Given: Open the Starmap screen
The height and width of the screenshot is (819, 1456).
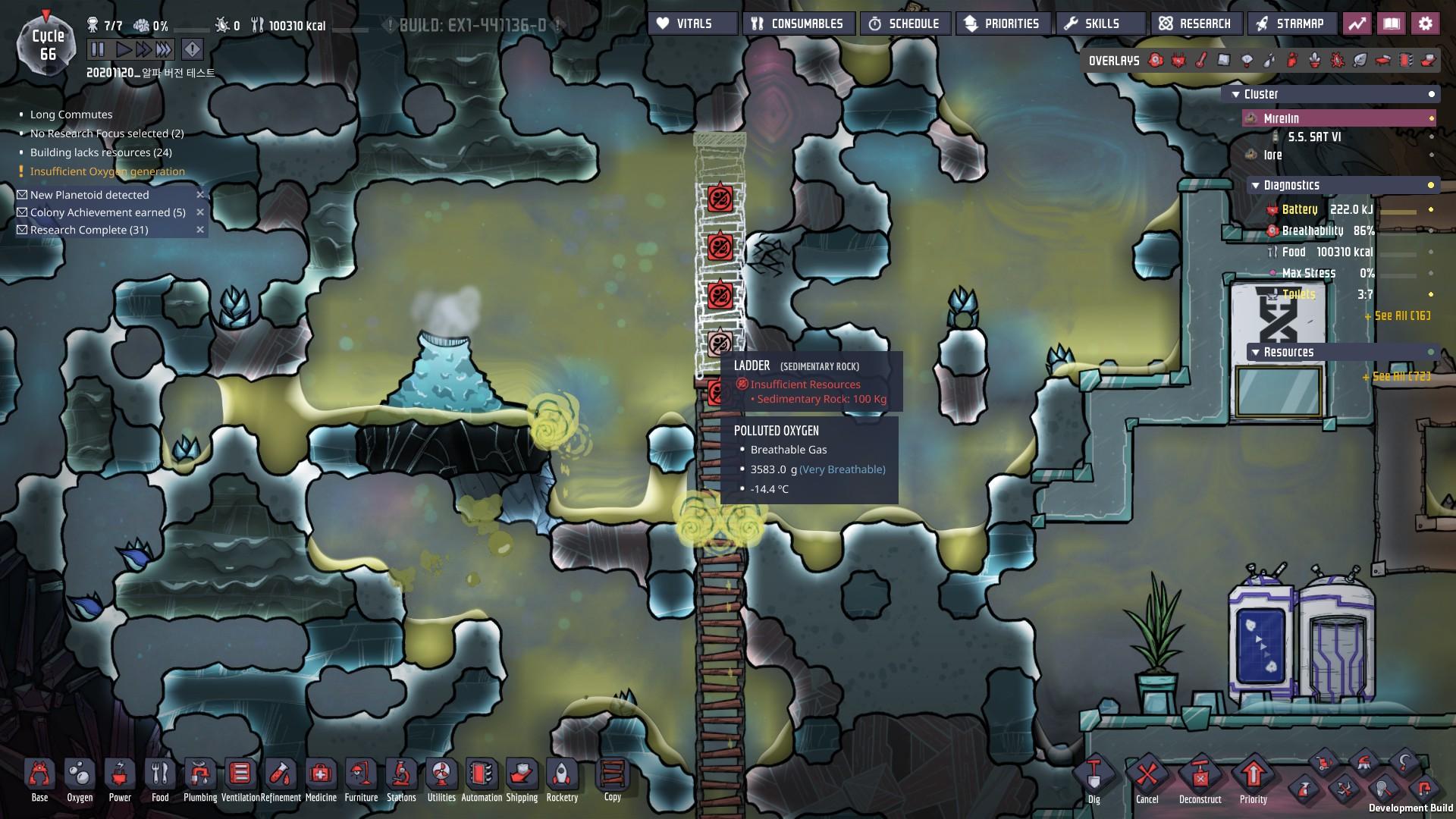Looking at the screenshot, I should (1291, 23).
